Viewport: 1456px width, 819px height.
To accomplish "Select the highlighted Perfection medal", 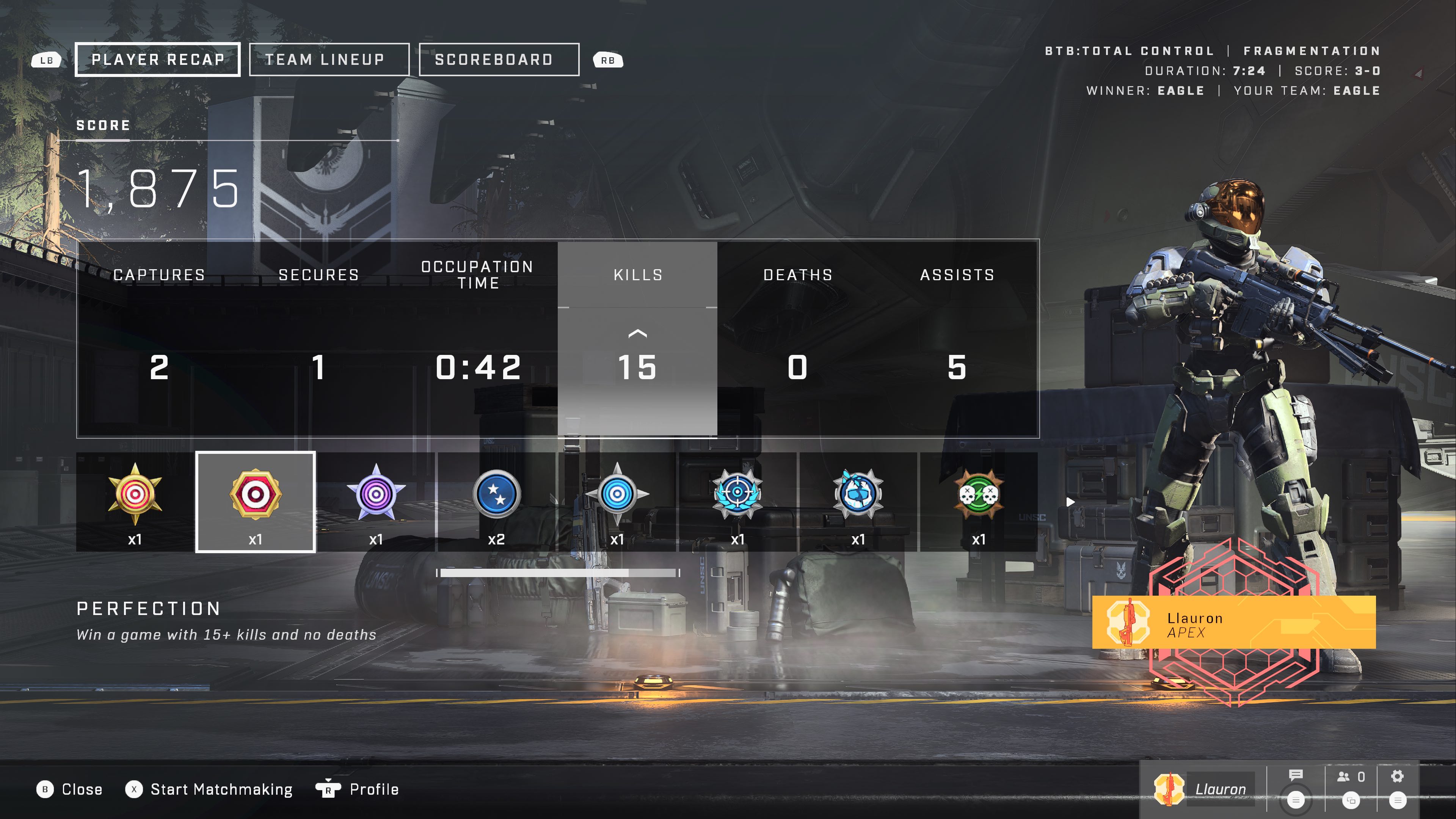I will point(256,501).
